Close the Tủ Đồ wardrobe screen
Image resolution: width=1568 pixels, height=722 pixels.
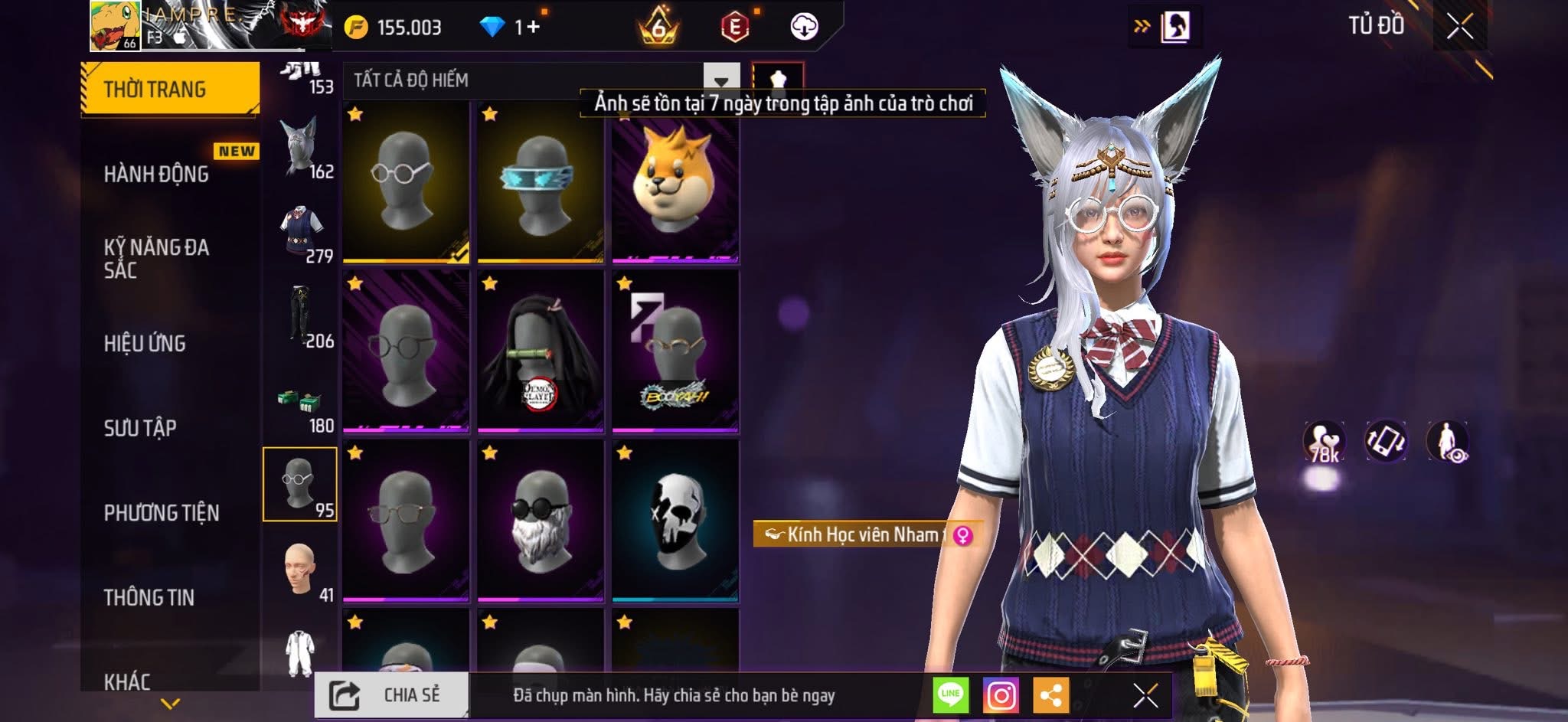coord(1459,27)
